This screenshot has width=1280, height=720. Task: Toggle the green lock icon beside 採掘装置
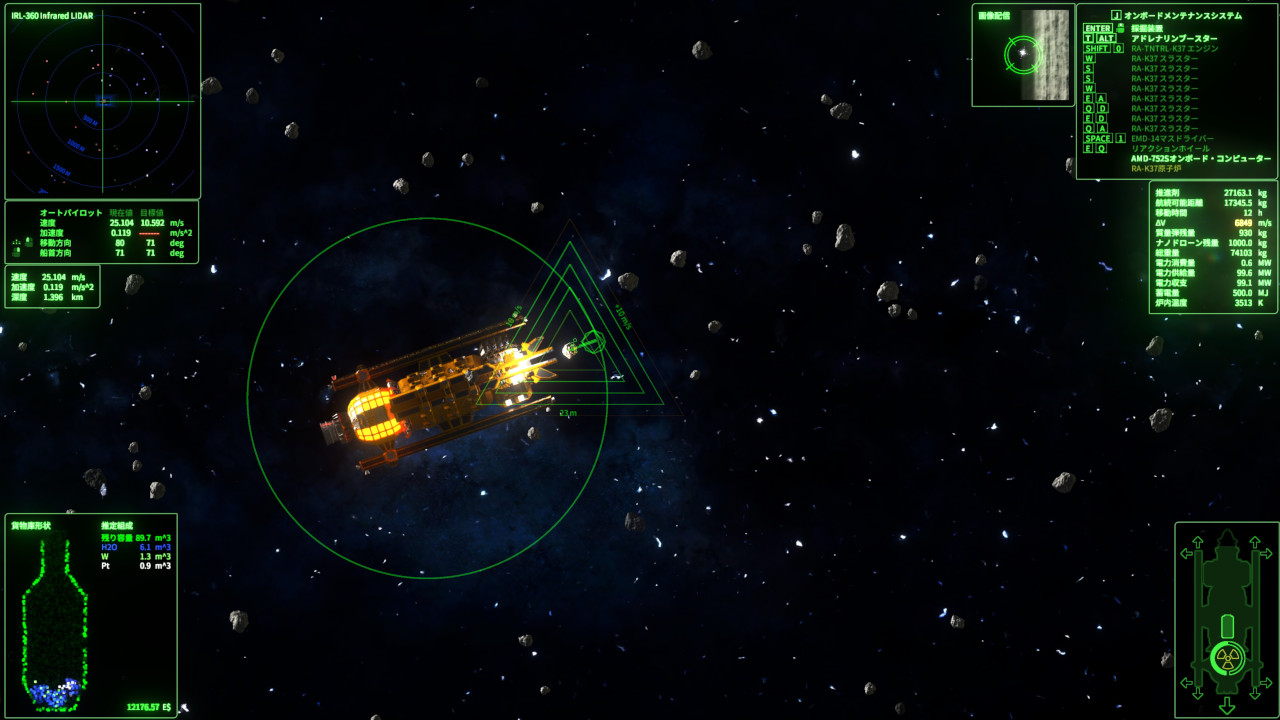pyautogui.click(x=1121, y=28)
